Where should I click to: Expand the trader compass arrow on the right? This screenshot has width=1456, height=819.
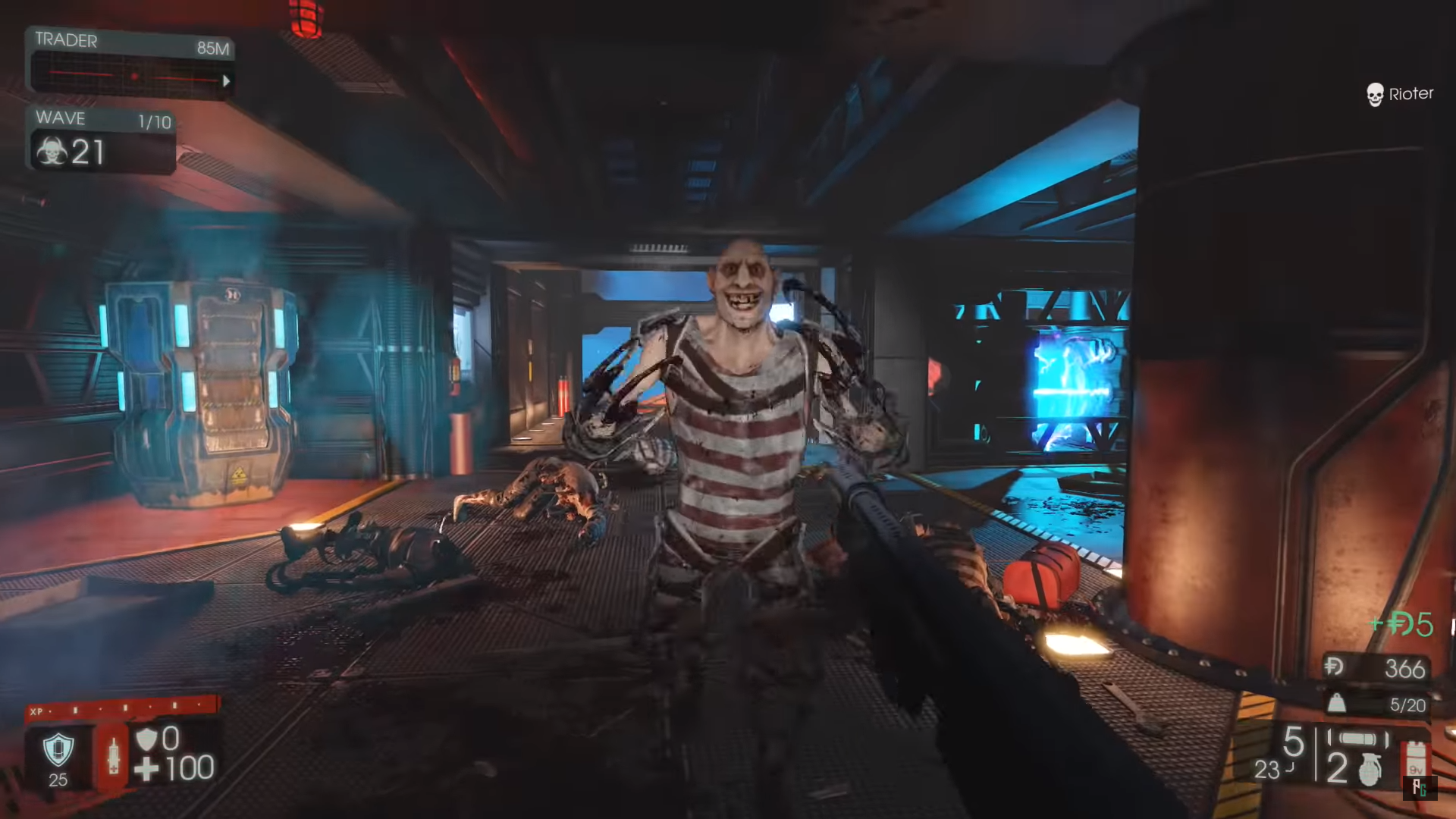[225, 80]
